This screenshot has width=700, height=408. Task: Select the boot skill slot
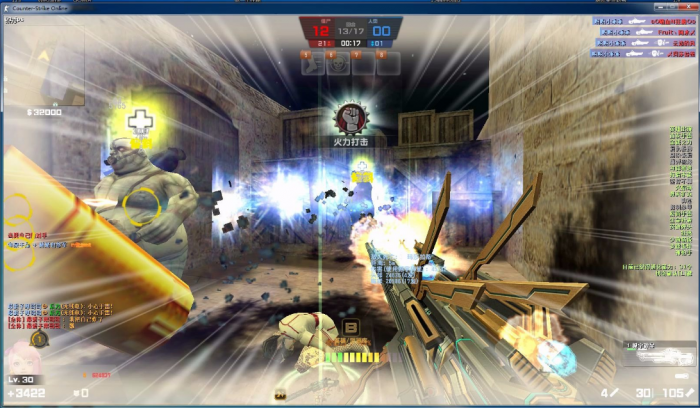(x=313, y=62)
